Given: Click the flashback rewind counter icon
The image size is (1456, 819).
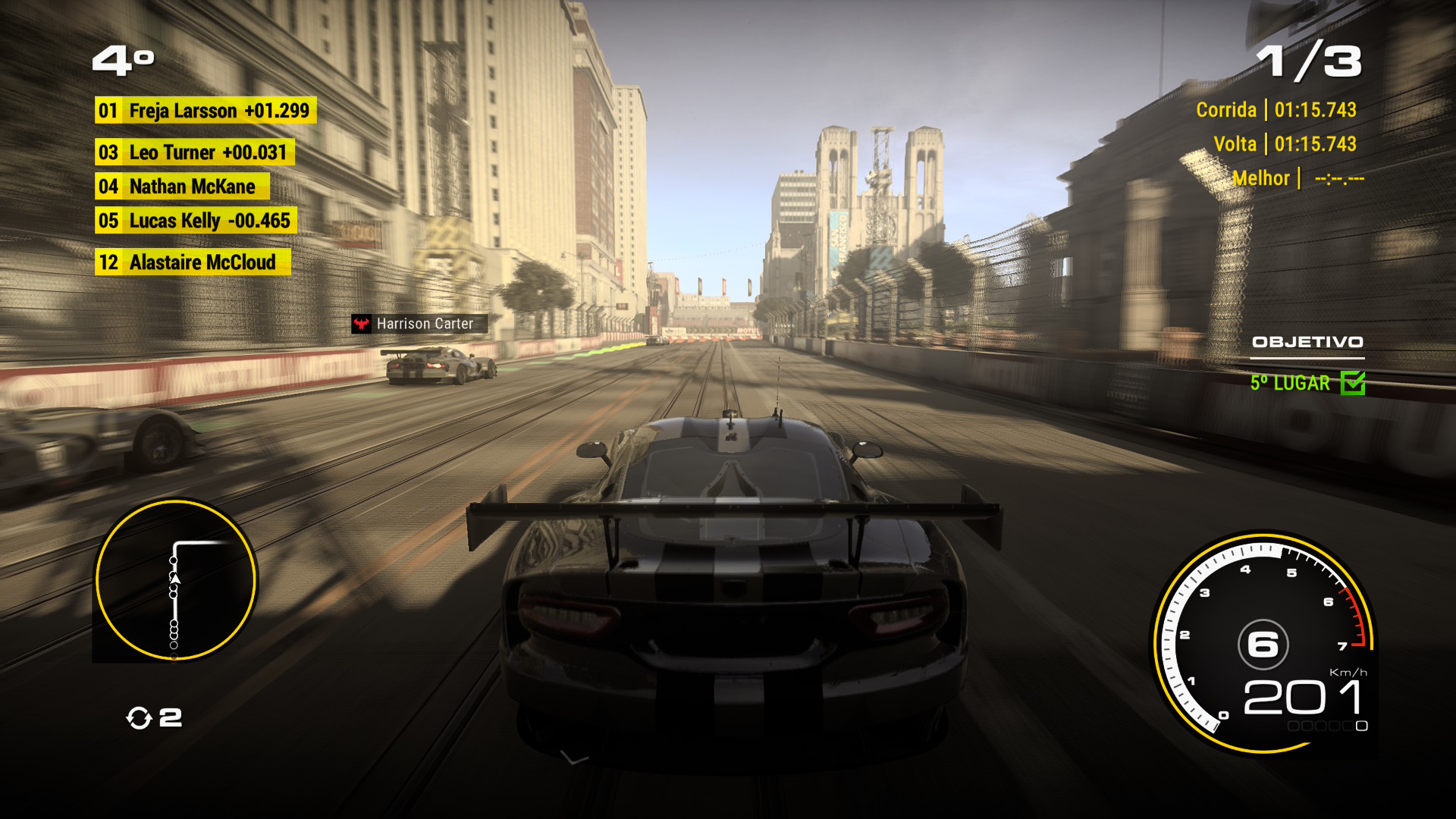Looking at the screenshot, I should pos(139,717).
